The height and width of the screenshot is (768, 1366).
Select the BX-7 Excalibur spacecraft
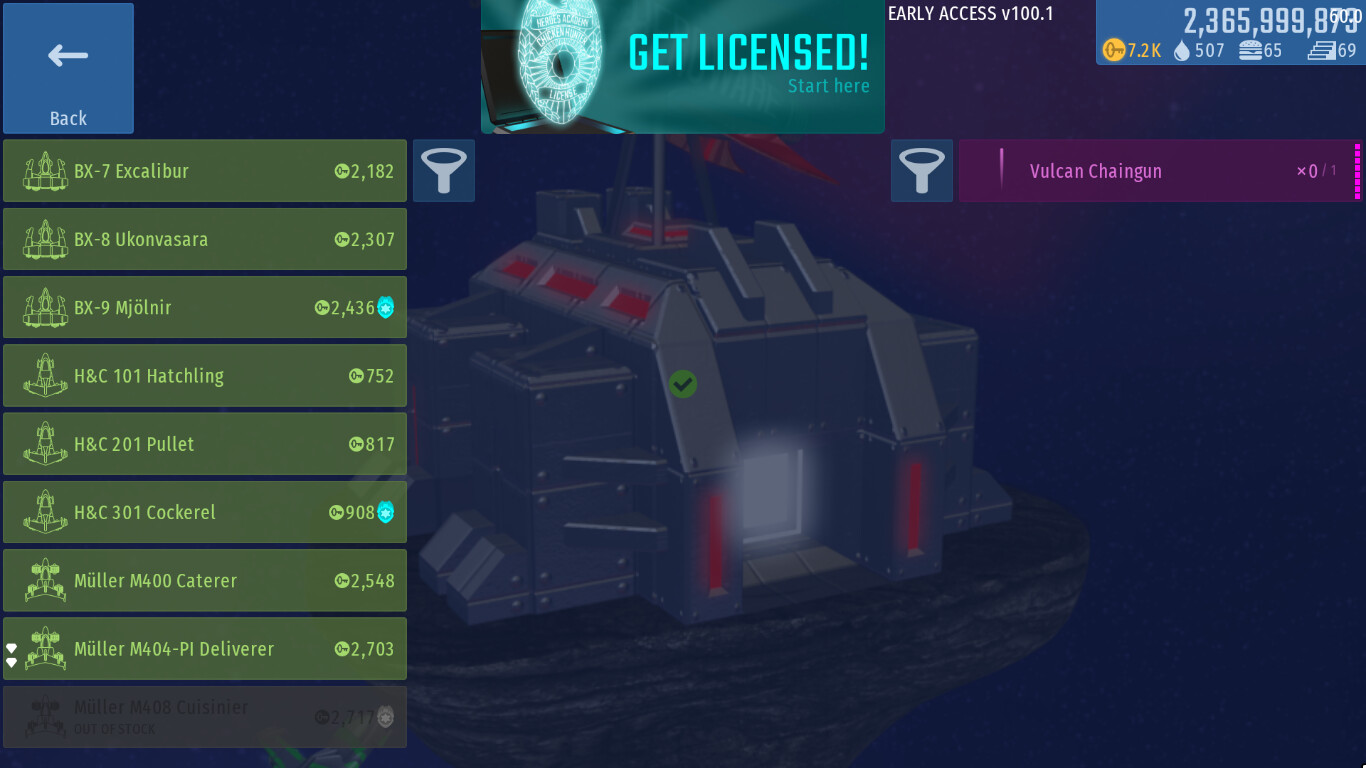[205, 171]
